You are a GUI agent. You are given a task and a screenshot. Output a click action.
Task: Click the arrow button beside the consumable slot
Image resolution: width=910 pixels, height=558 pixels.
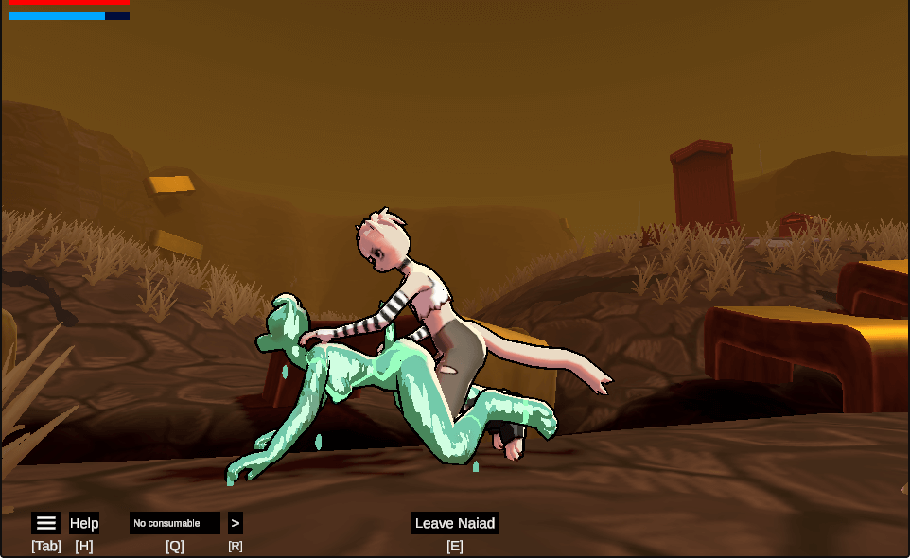coord(235,523)
